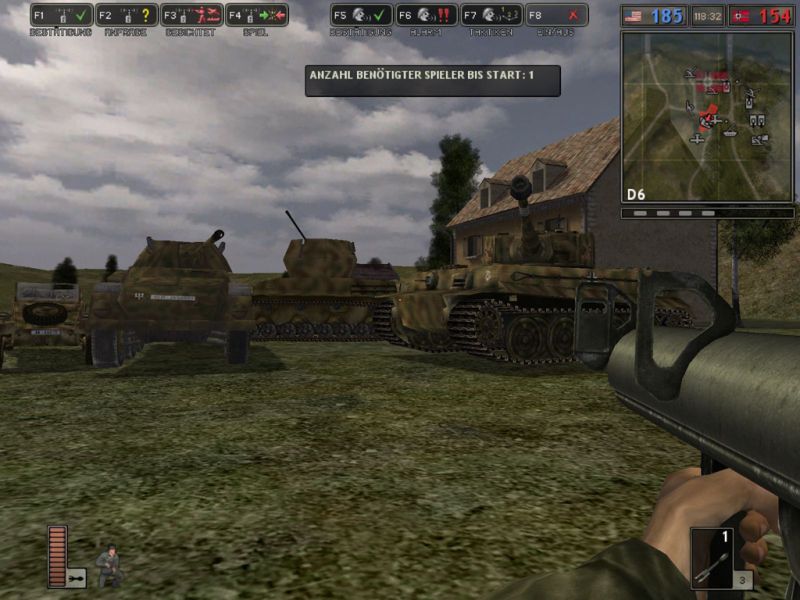Image resolution: width=800 pixels, height=600 pixels.
Task: Select the F4 radio menu with arrows
Action: coord(256,15)
